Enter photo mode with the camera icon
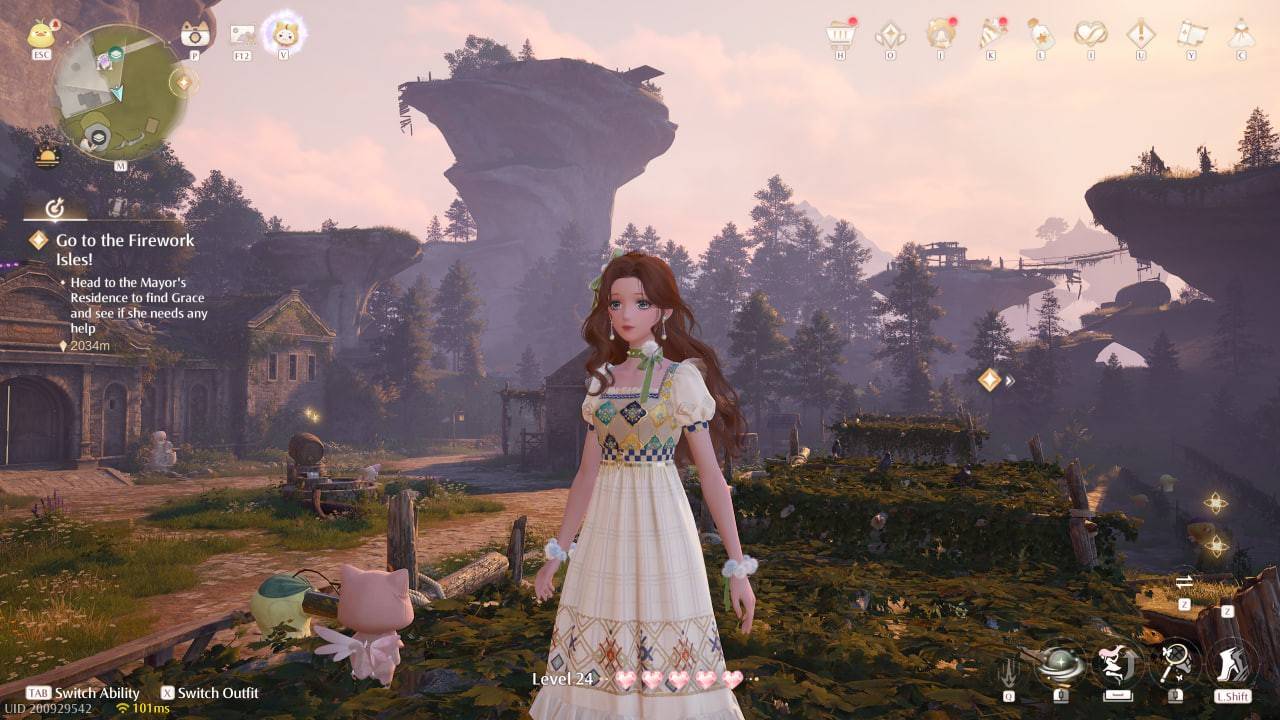Viewport: 1280px width, 720px height. [193, 33]
